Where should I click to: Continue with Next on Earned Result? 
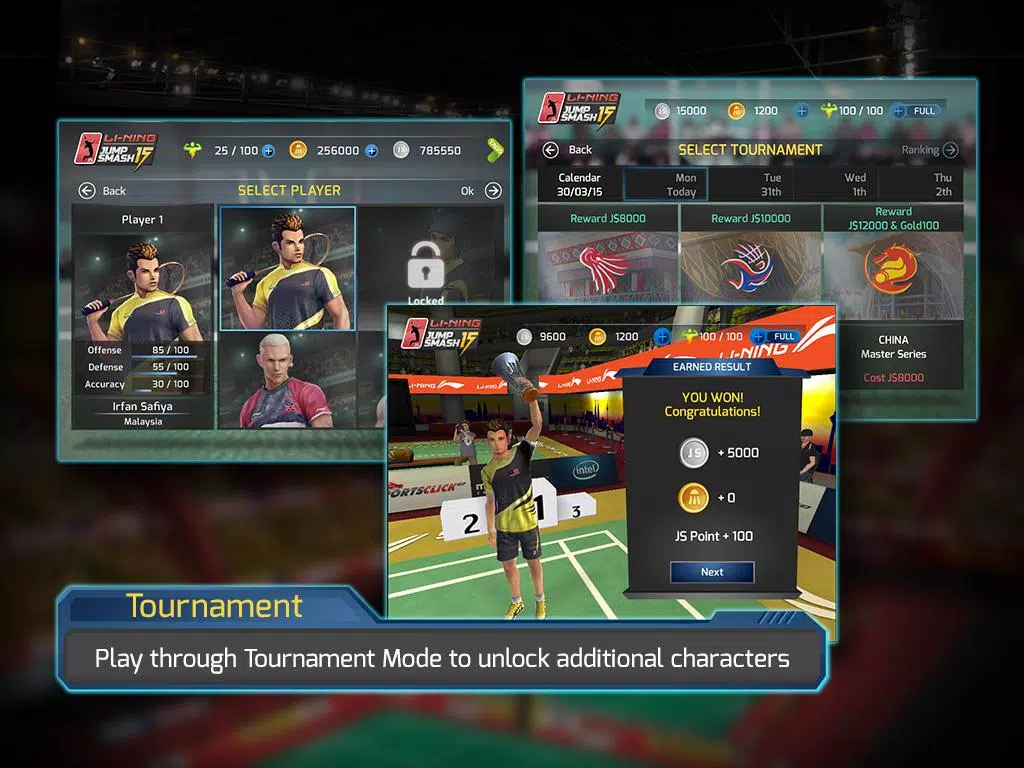712,572
